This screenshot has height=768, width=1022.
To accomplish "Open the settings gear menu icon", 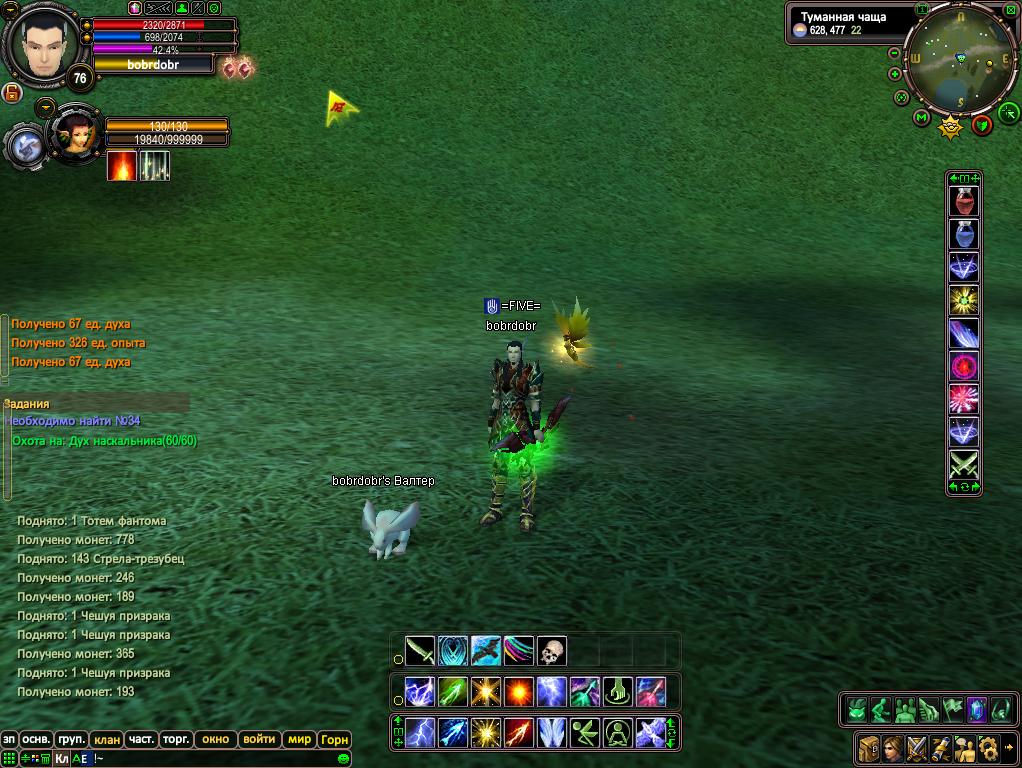I will tap(988, 746).
